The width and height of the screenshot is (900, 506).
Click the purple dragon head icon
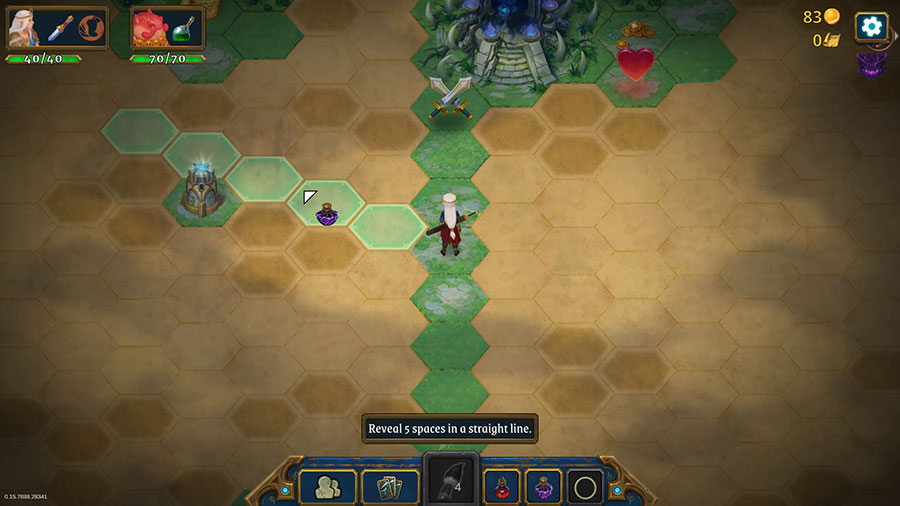click(871, 66)
